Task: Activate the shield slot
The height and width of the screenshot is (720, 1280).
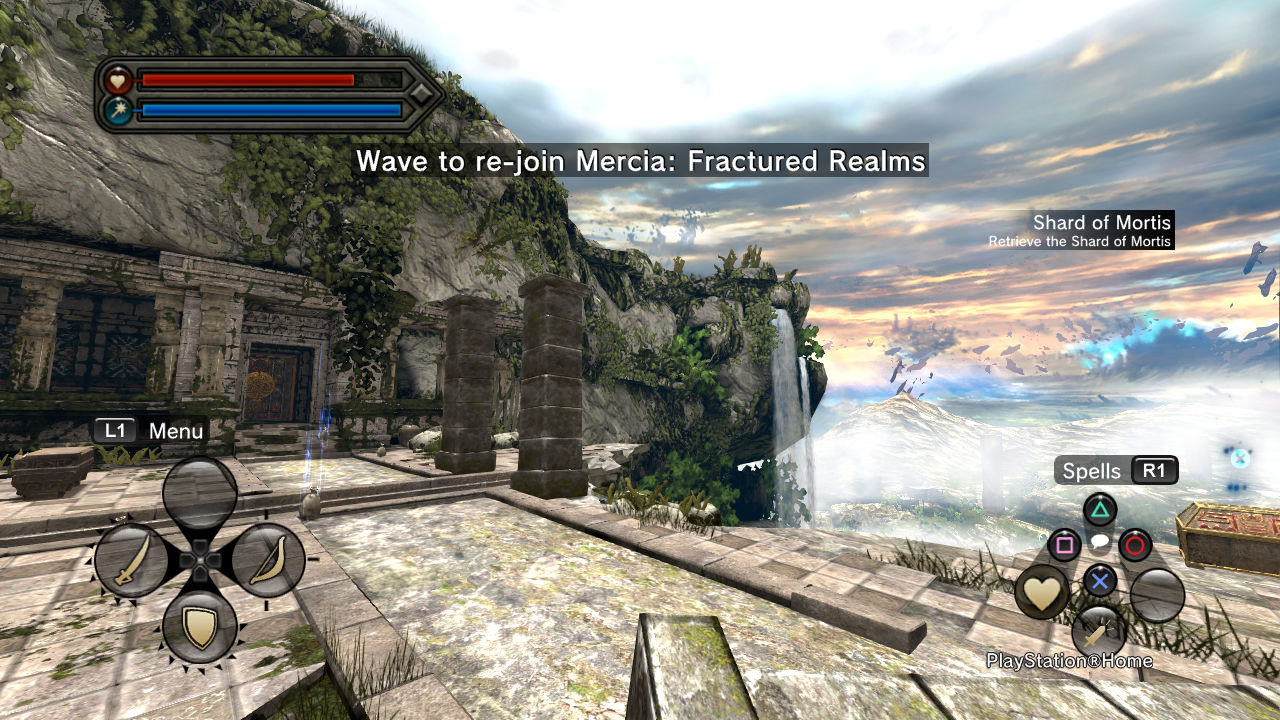Action: (x=200, y=627)
